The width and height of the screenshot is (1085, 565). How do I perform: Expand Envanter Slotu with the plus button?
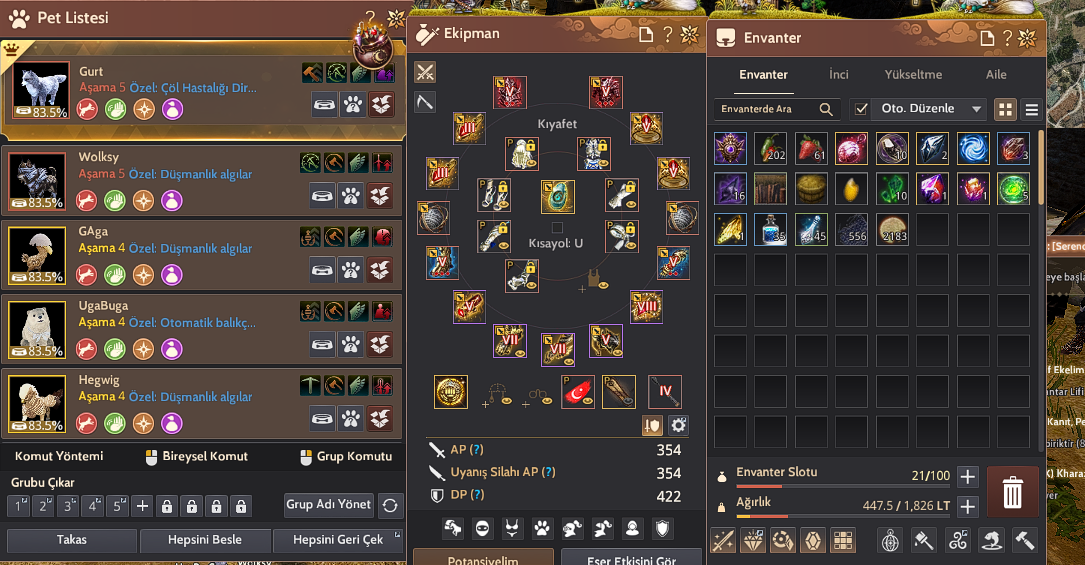[967, 477]
